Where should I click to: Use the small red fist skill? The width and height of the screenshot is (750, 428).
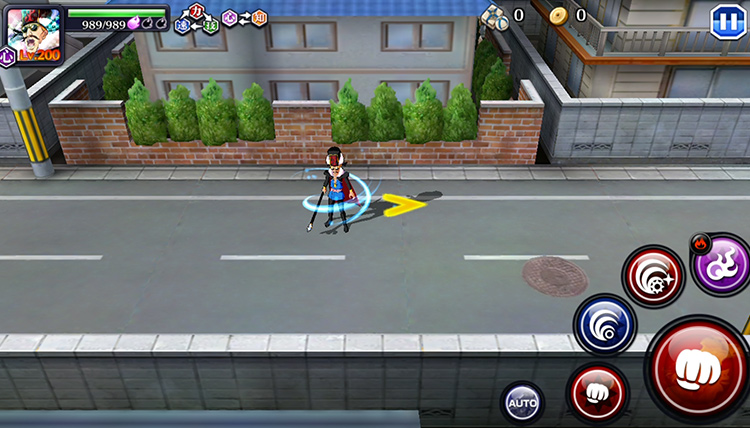click(x=597, y=393)
